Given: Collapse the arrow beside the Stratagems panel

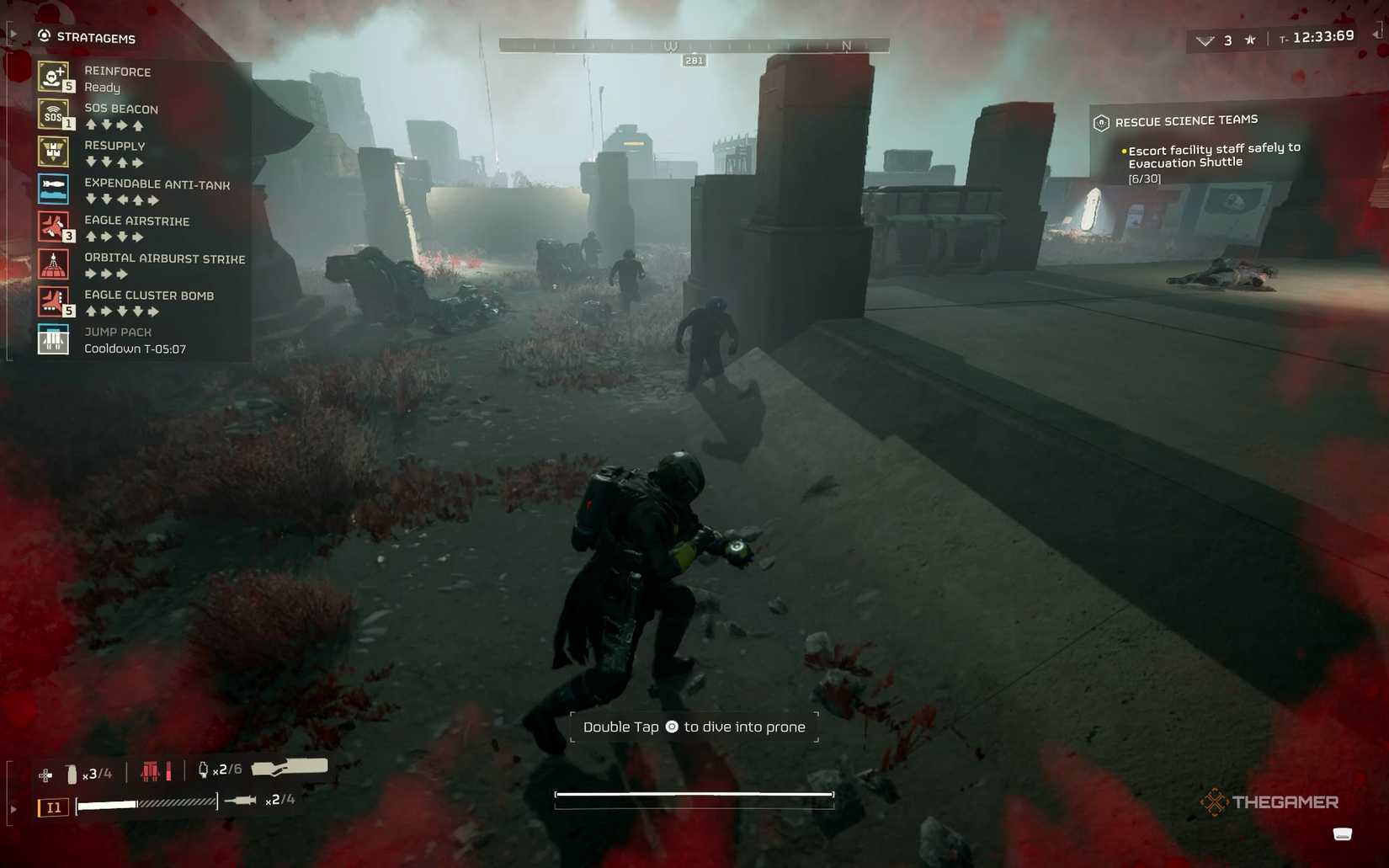Looking at the screenshot, I should coord(13,33).
